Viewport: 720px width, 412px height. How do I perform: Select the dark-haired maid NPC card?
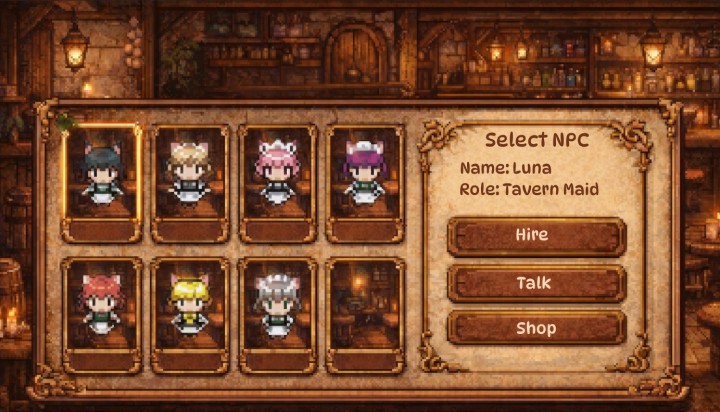[x=101, y=183]
